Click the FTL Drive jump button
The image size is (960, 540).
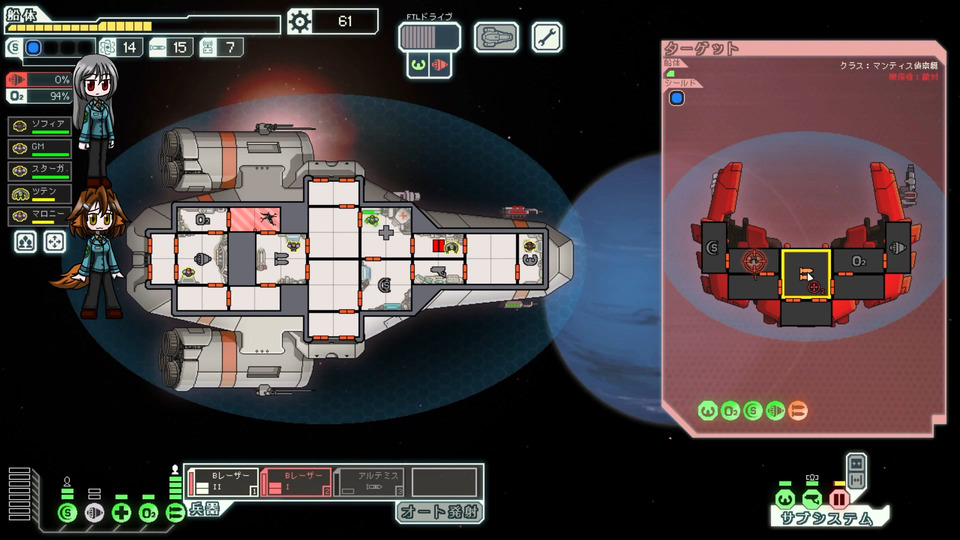click(429, 37)
